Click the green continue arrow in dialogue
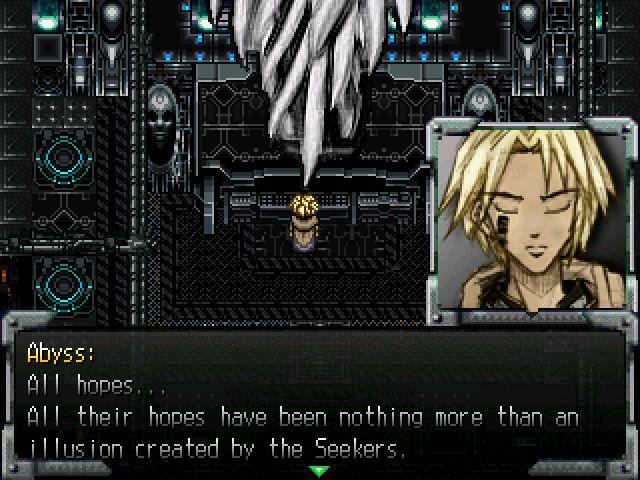 point(319,470)
